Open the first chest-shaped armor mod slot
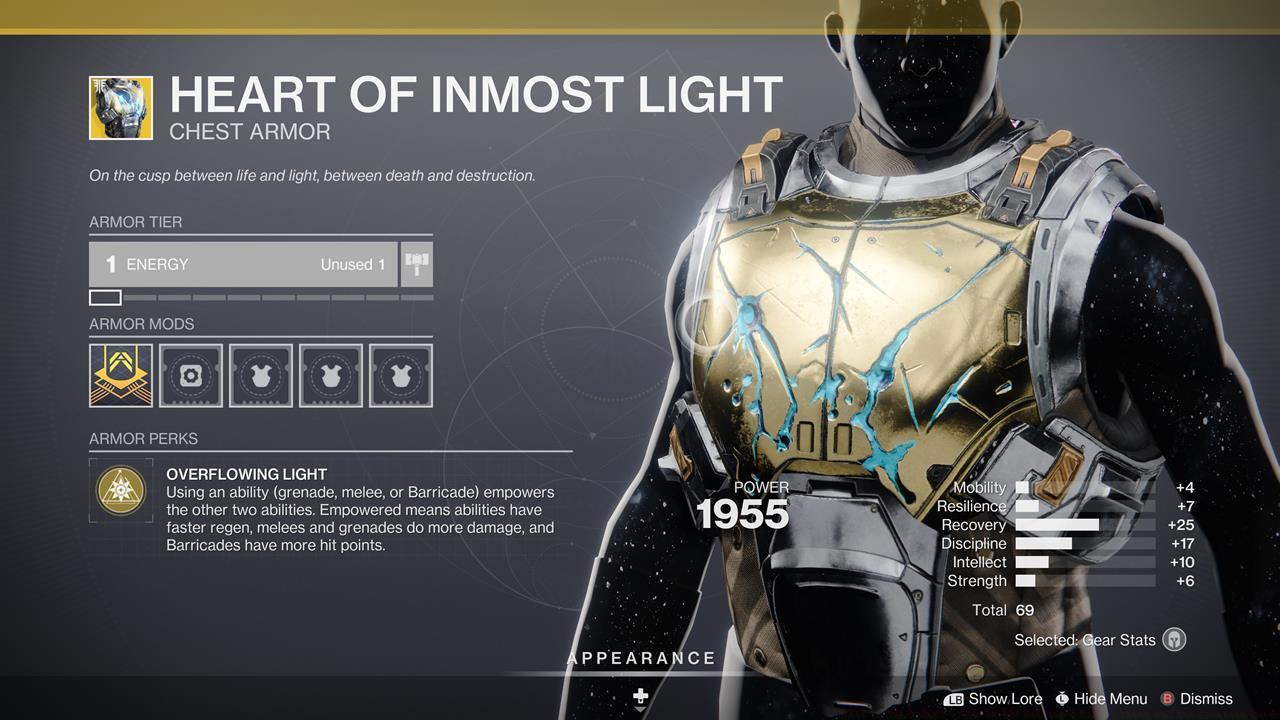Image resolution: width=1280 pixels, height=720 pixels. click(x=260, y=375)
